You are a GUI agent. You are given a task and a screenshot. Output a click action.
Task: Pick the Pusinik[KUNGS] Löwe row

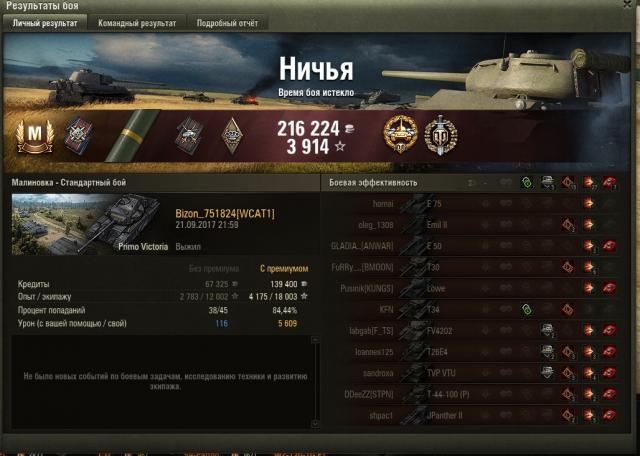(x=470, y=288)
